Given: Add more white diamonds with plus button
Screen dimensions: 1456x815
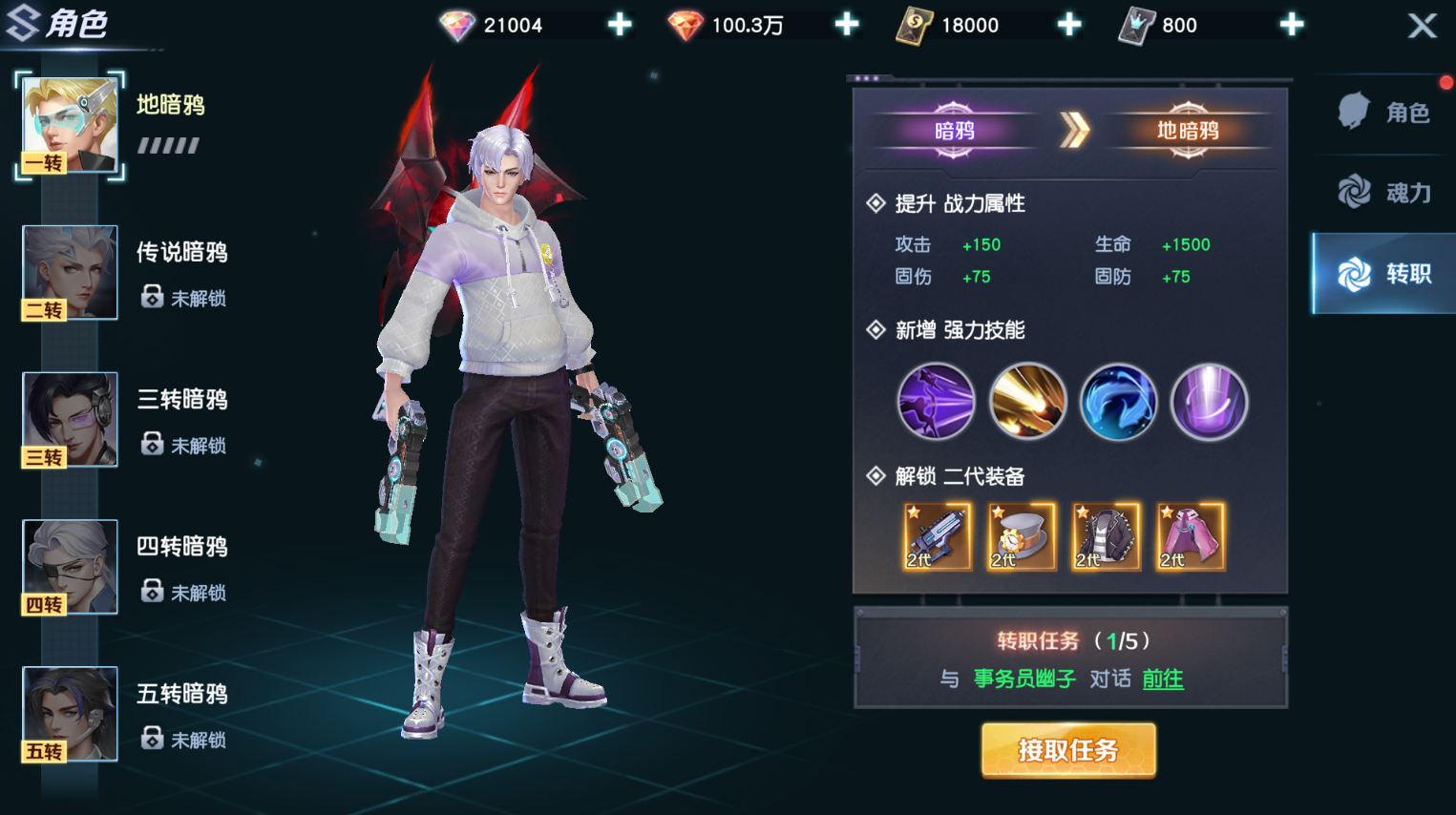Looking at the screenshot, I should point(620,25).
